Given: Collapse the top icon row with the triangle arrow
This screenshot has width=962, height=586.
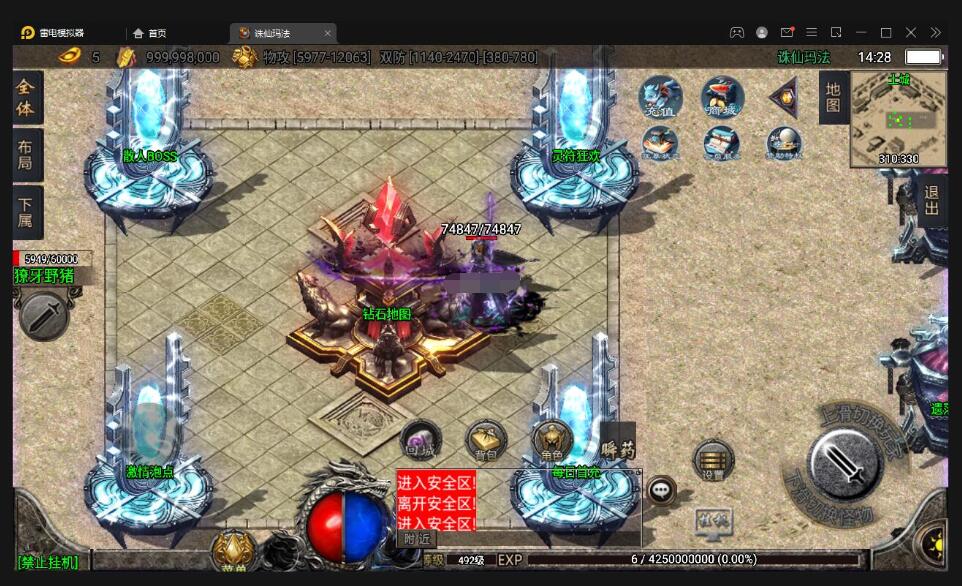Looking at the screenshot, I should pos(783,97).
